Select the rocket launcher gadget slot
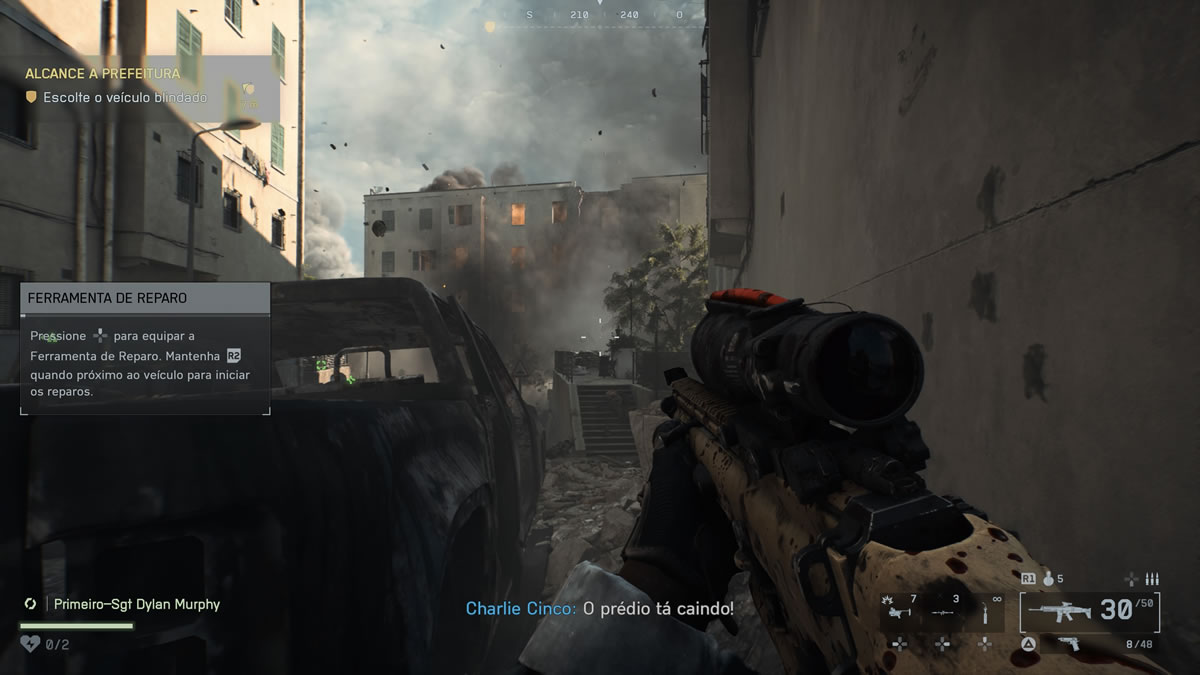Screen dimensions: 1200x675 coord(942,611)
